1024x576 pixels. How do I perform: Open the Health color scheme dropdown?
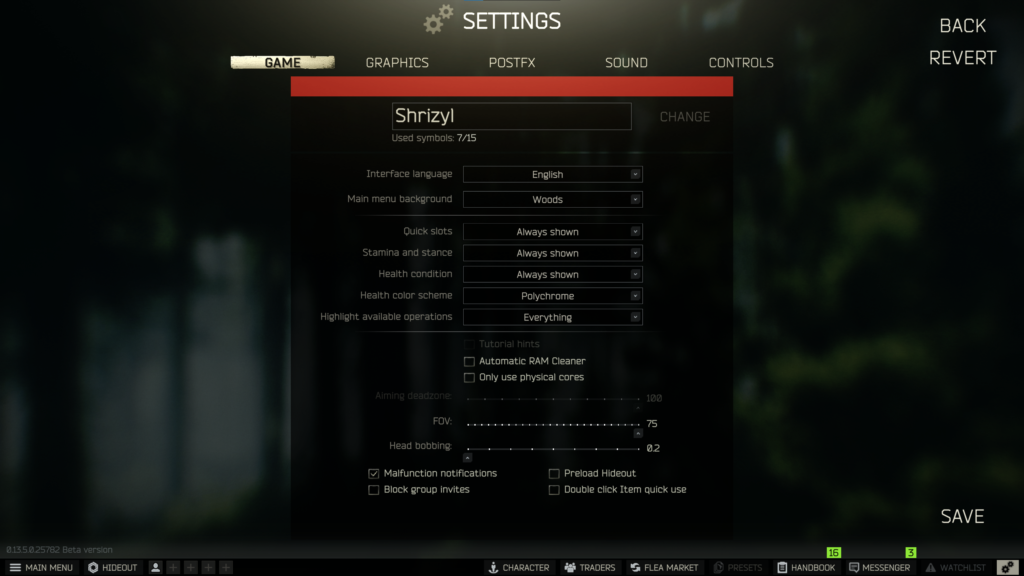[x=552, y=296]
